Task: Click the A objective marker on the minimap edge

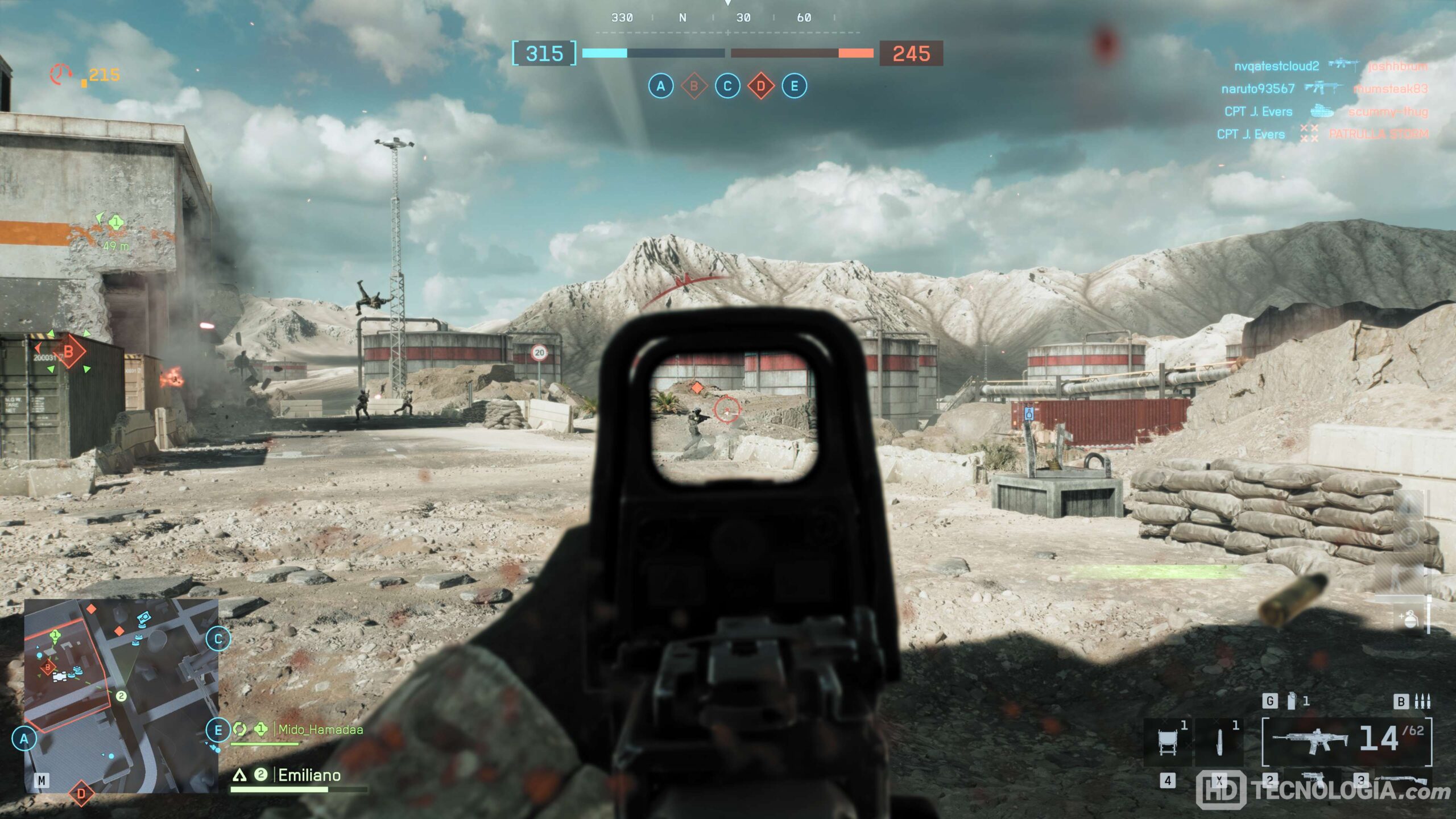Action: (x=24, y=739)
